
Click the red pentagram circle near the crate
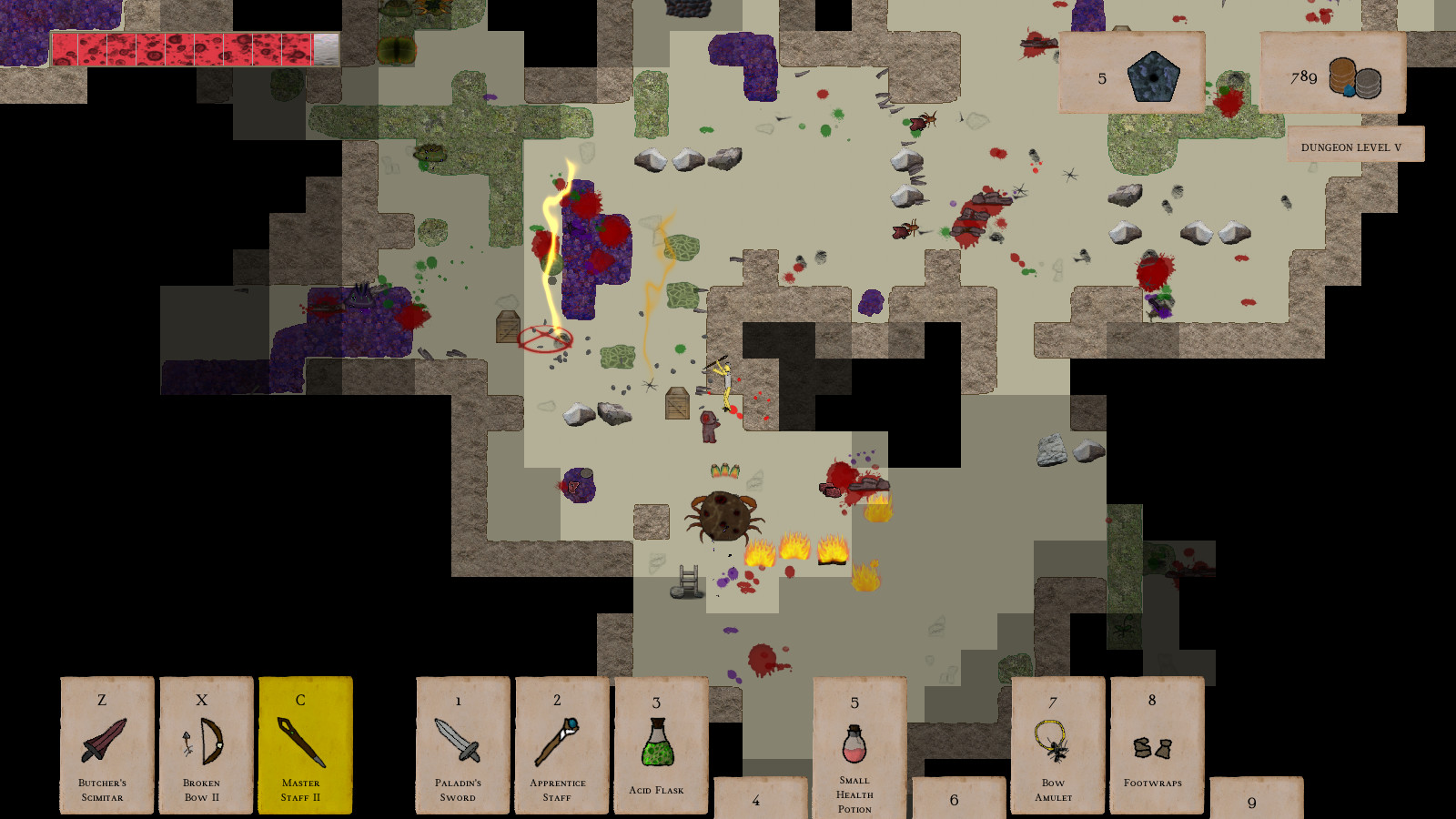click(x=546, y=339)
